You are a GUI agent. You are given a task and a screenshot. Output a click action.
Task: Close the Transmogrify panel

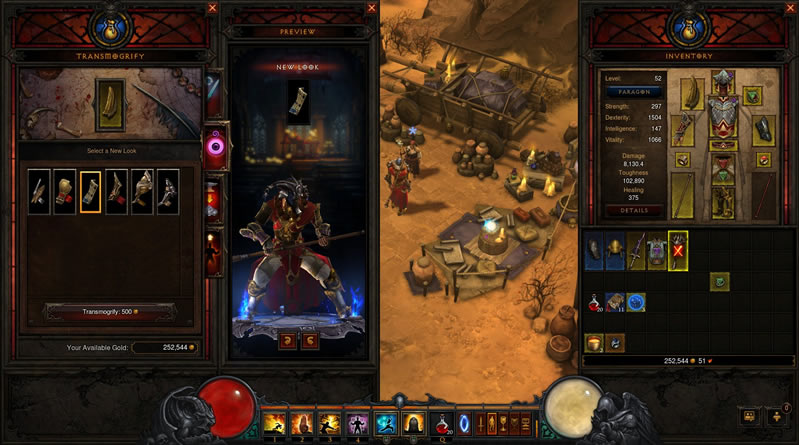click(212, 8)
